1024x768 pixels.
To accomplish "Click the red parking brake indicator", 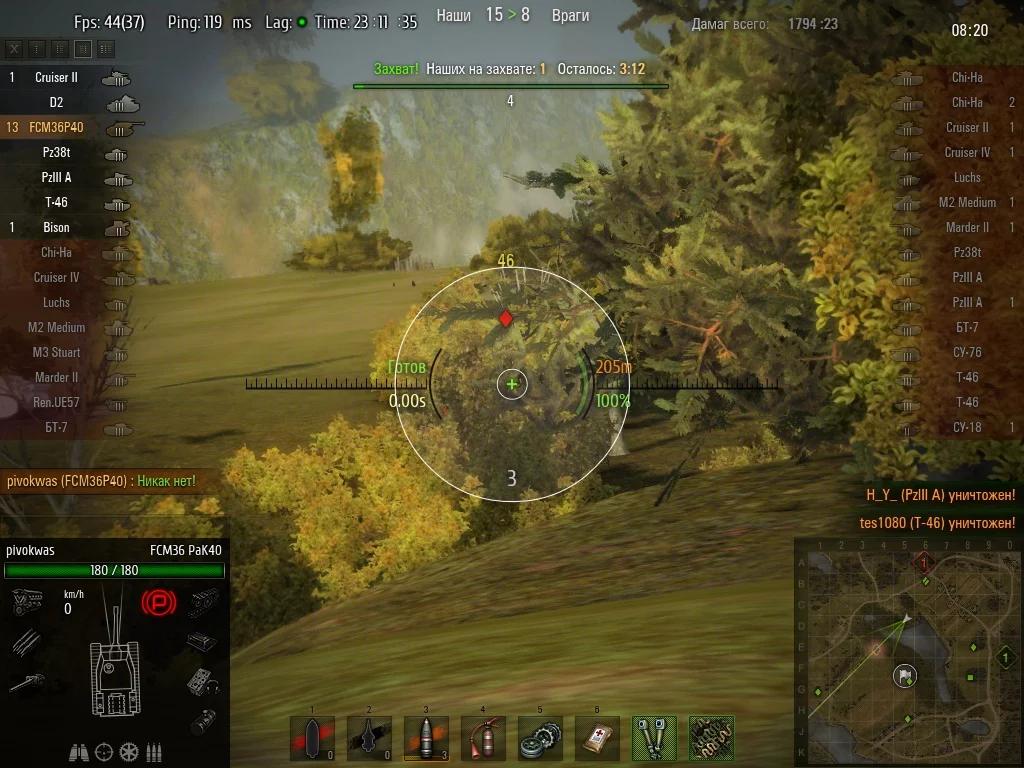I will point(158,601).
